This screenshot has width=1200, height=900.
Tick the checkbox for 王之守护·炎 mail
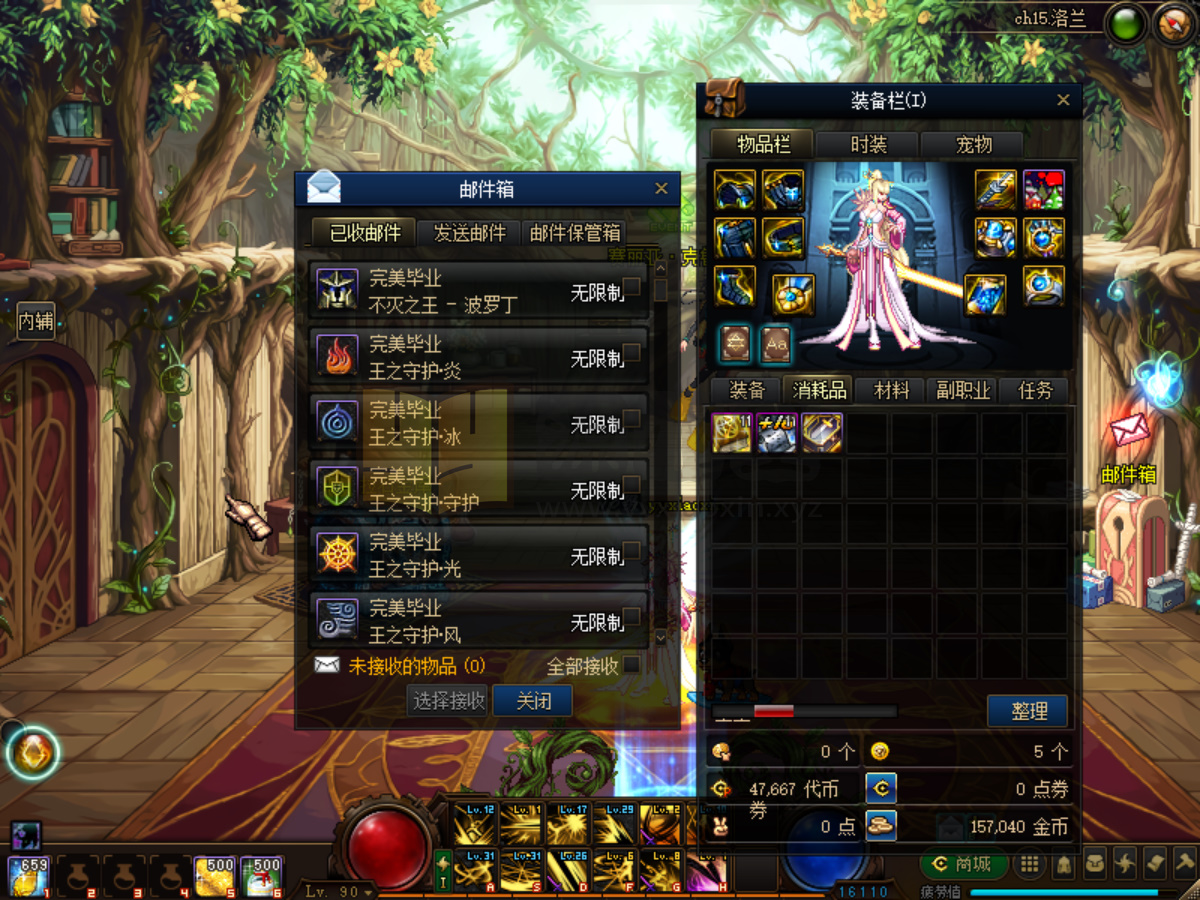[632, 352]
